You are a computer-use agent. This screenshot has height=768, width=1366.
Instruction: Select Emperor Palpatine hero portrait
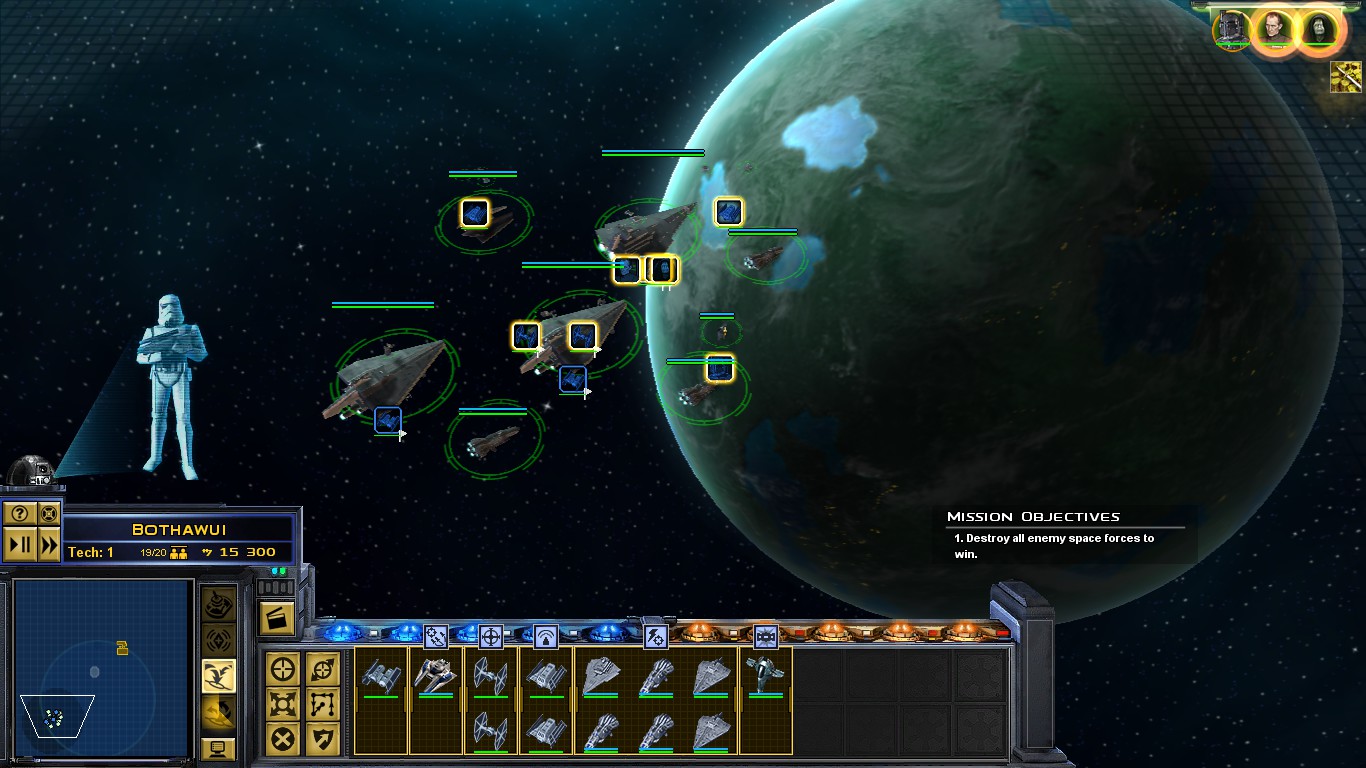[x=1318, y=28]
